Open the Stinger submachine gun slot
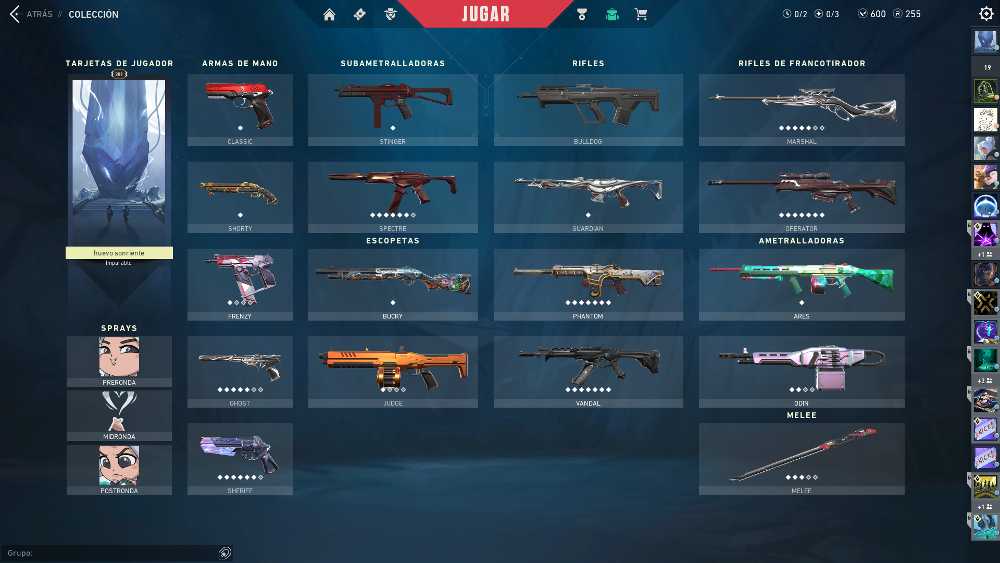 [393, 106]
